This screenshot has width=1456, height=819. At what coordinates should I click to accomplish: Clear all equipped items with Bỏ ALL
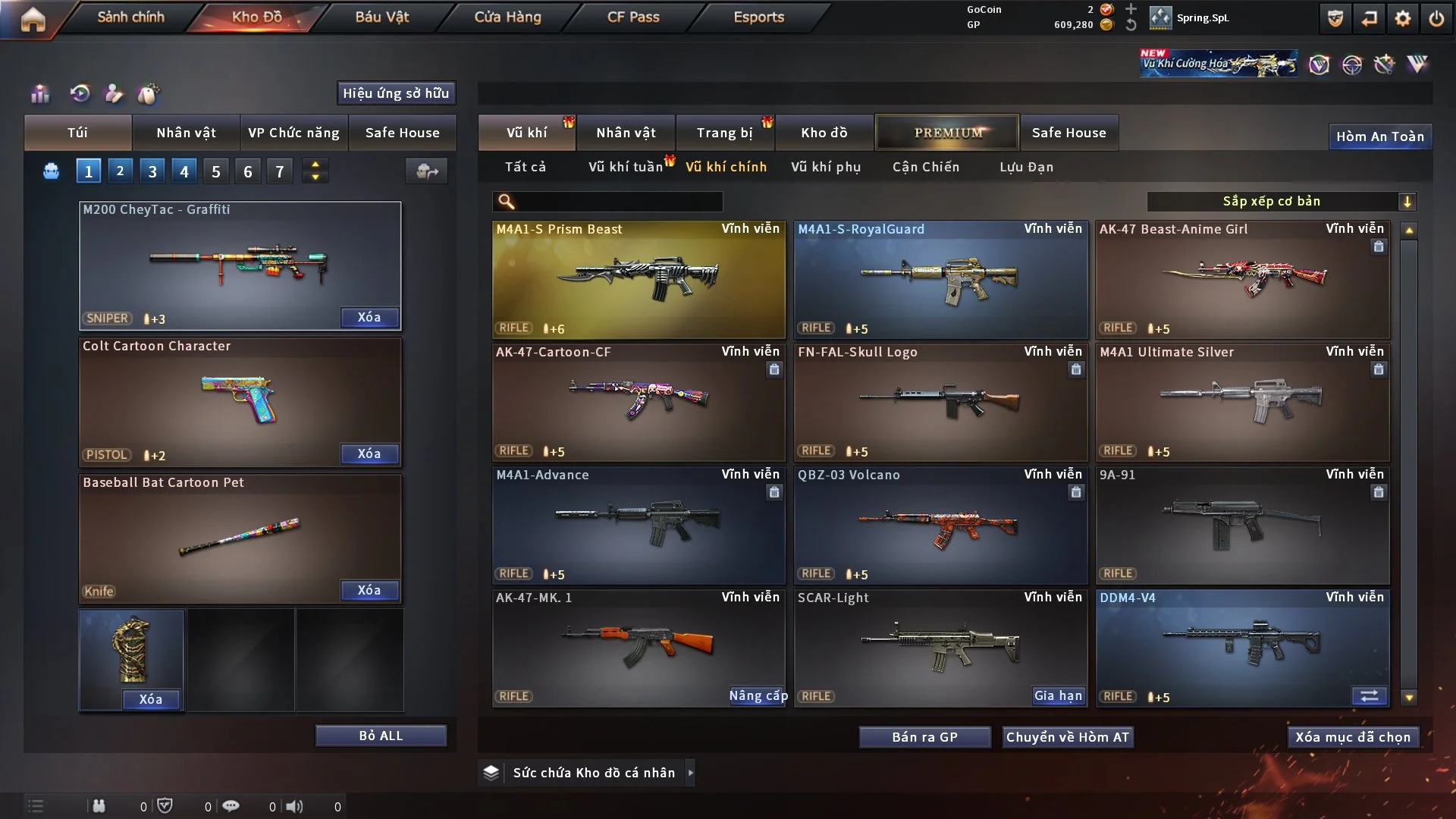[381, 736]
